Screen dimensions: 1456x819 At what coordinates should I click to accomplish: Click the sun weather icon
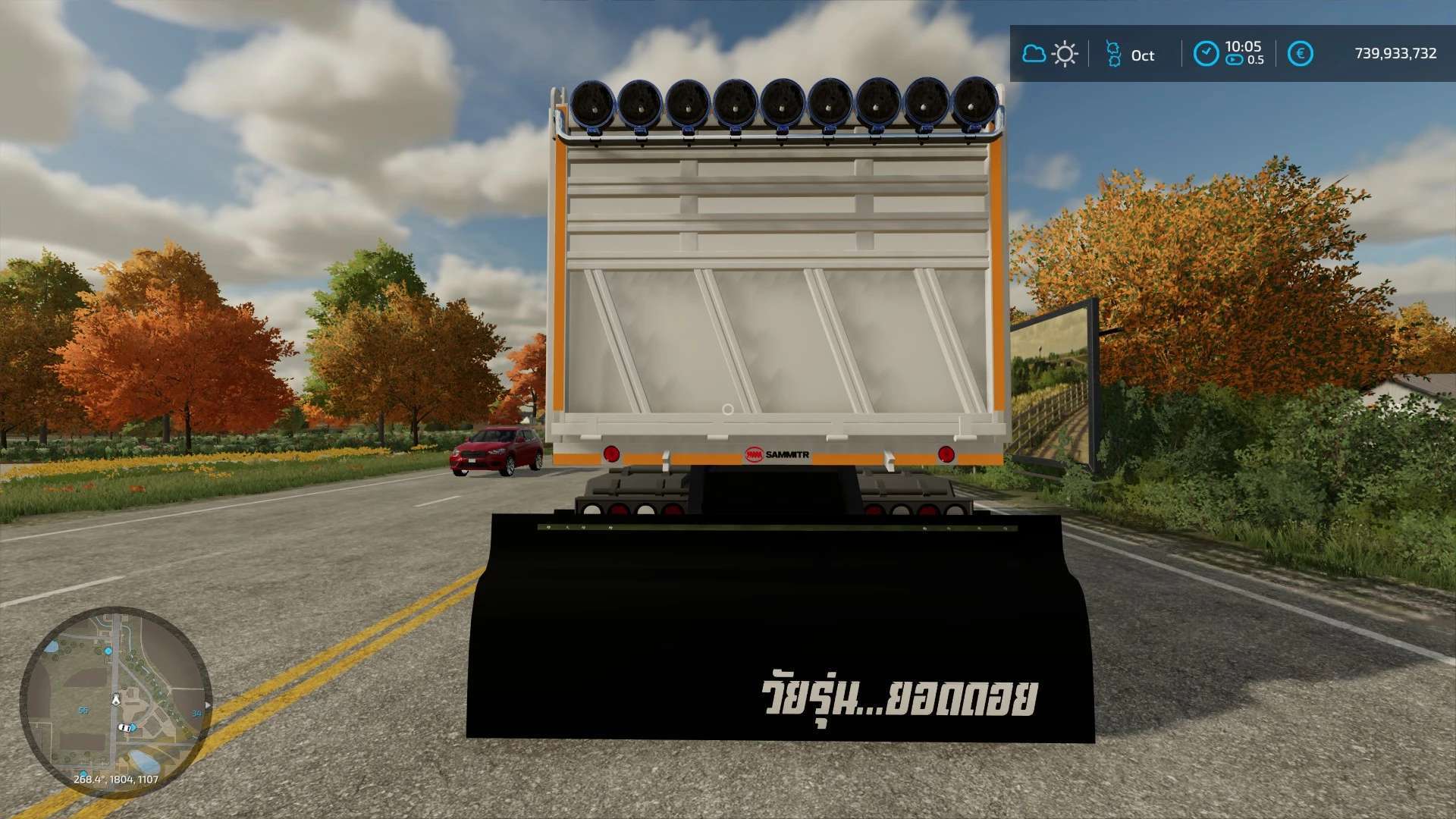[x=1065, y=54]
